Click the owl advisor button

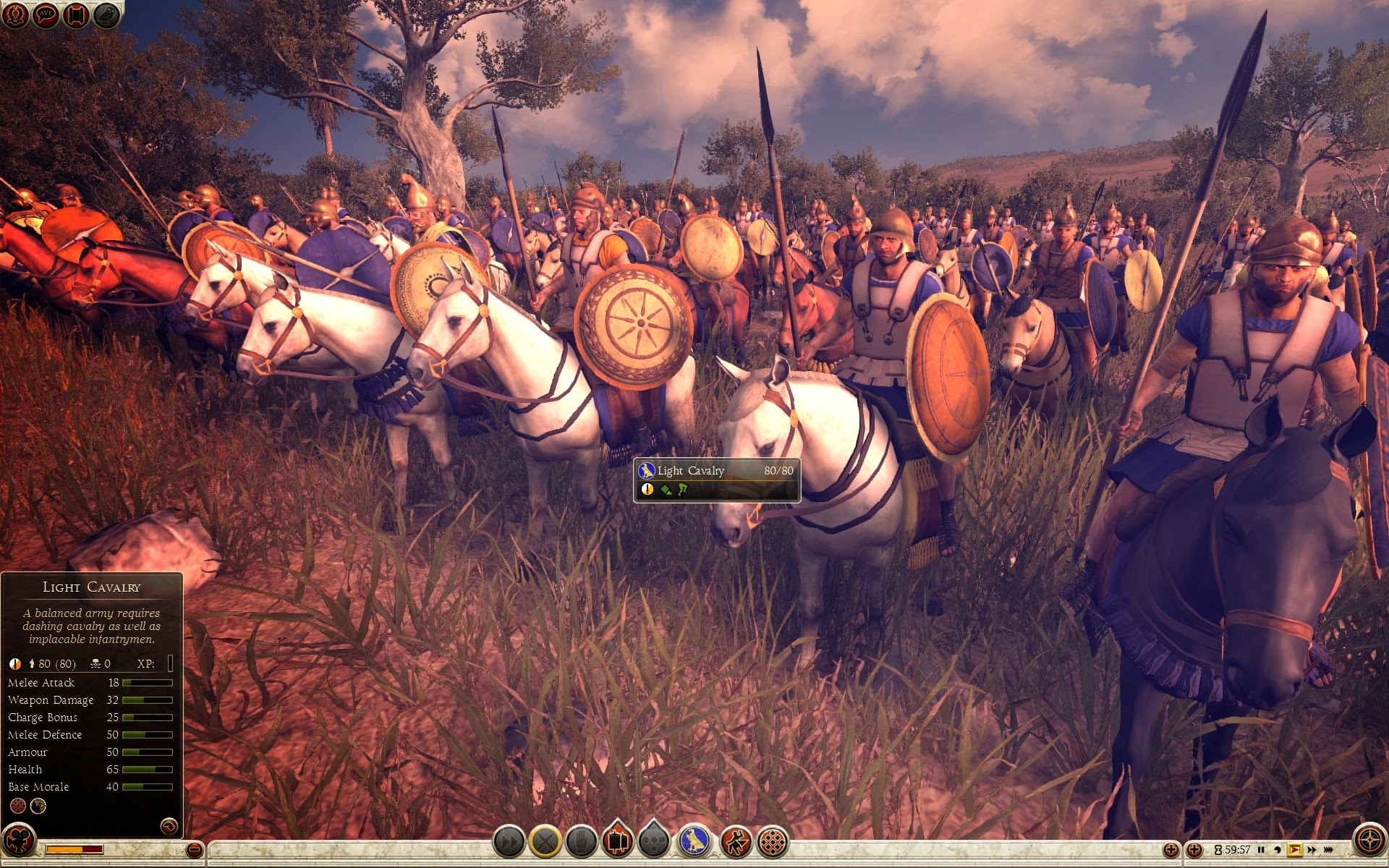point(106,15)
